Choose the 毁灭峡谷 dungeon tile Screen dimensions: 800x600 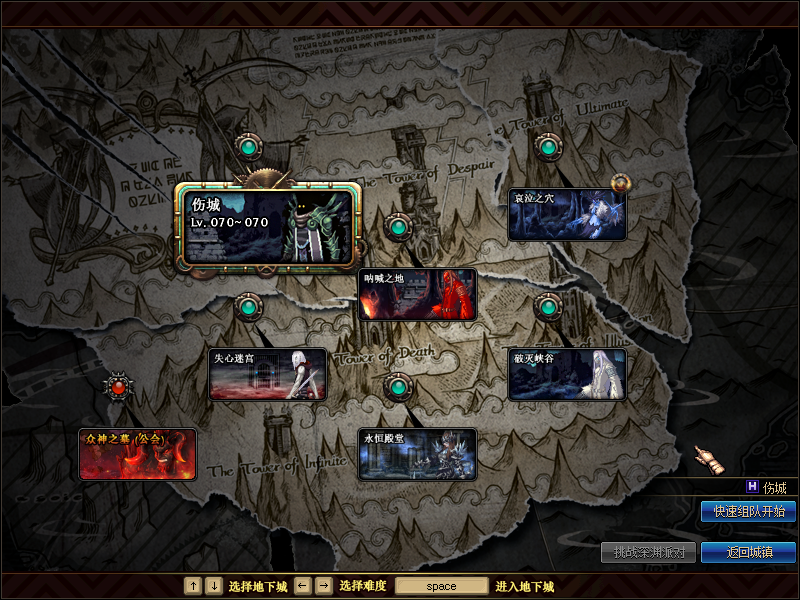coord(567,374)
